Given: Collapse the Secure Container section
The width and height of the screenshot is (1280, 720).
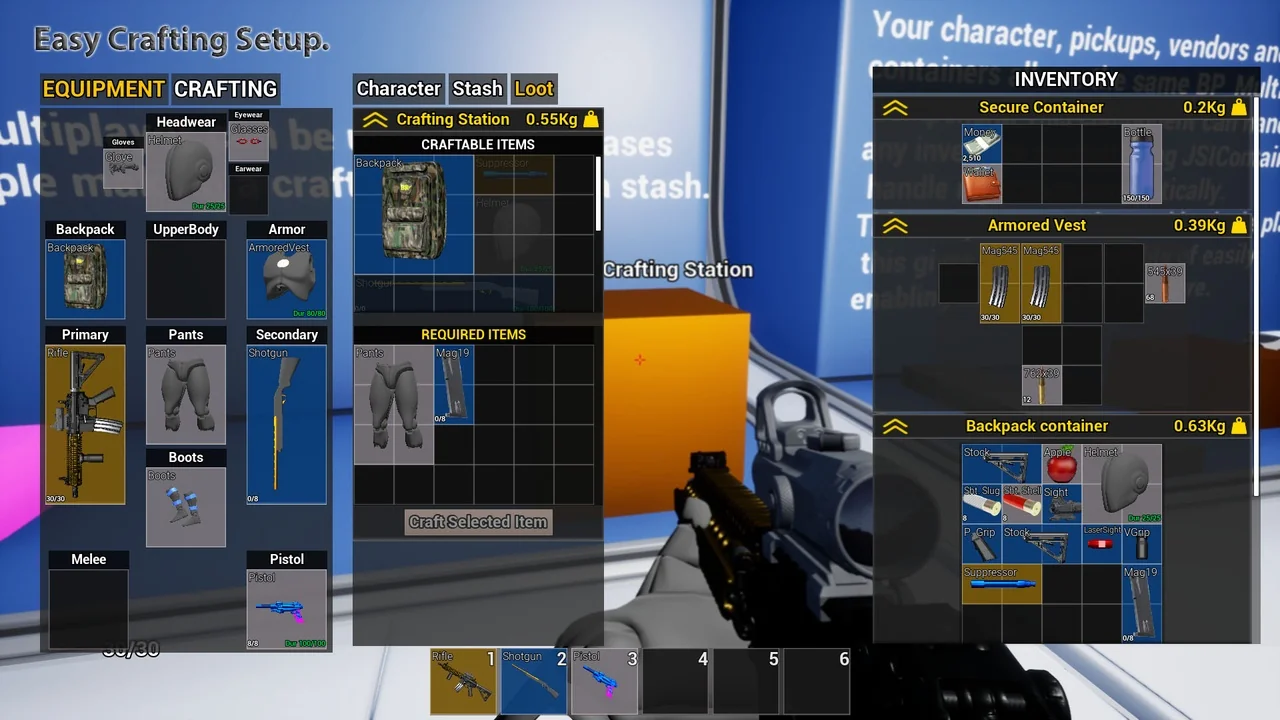Looking at the screenshot, I should 895,107.
